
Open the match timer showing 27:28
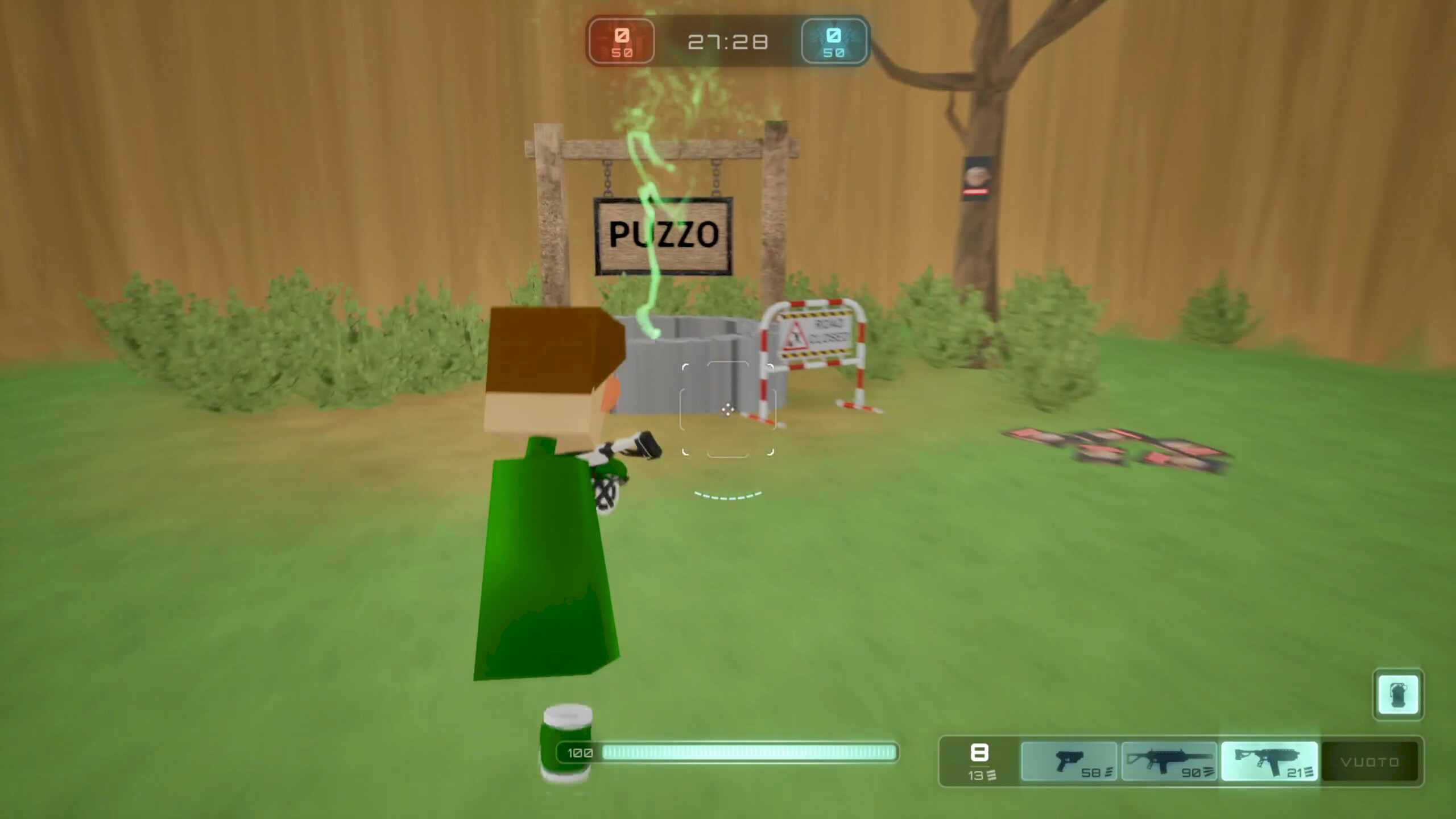(x=728, y=40)
